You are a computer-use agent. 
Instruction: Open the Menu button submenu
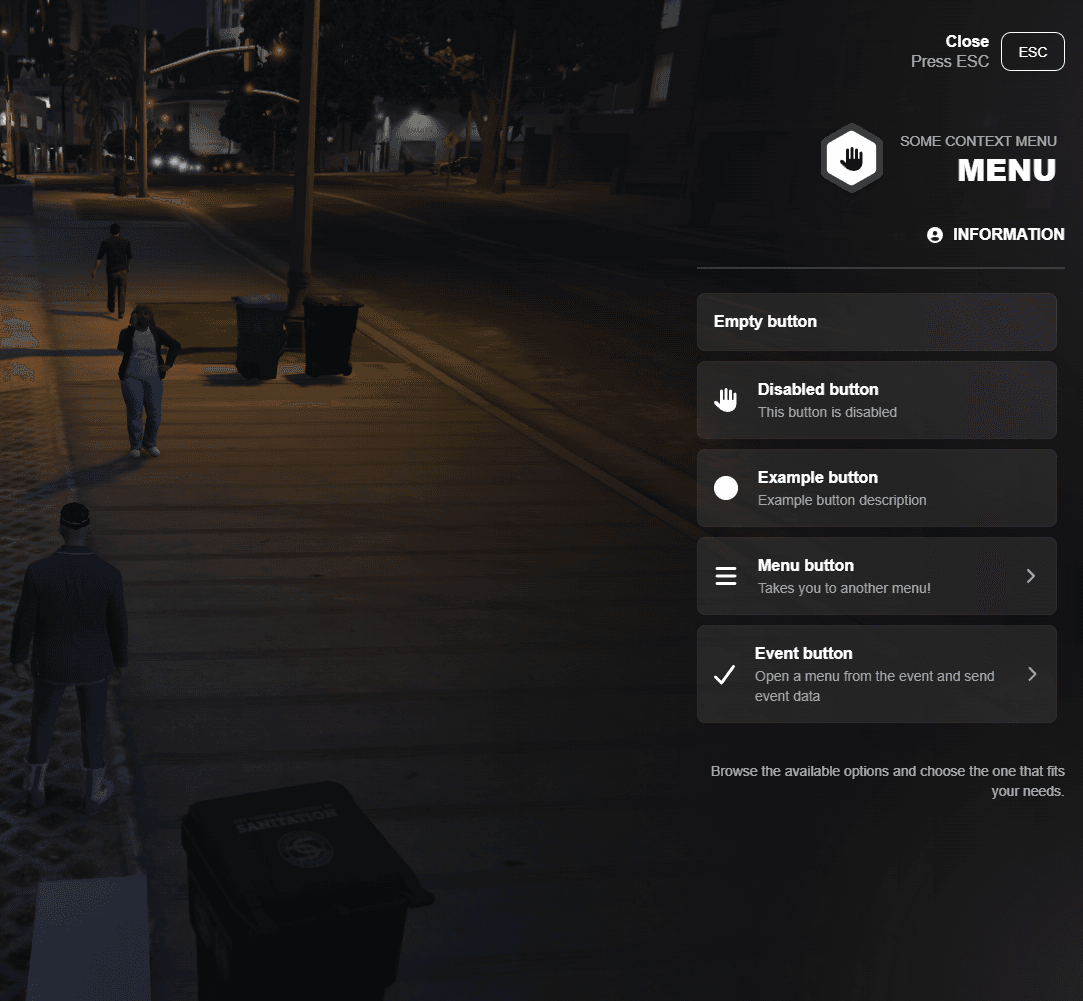876,576
